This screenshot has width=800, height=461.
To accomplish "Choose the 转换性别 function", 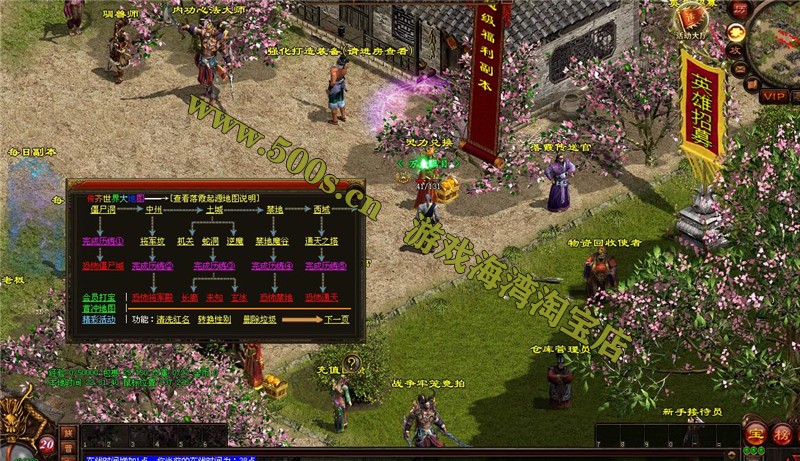I will pos(214,320).
